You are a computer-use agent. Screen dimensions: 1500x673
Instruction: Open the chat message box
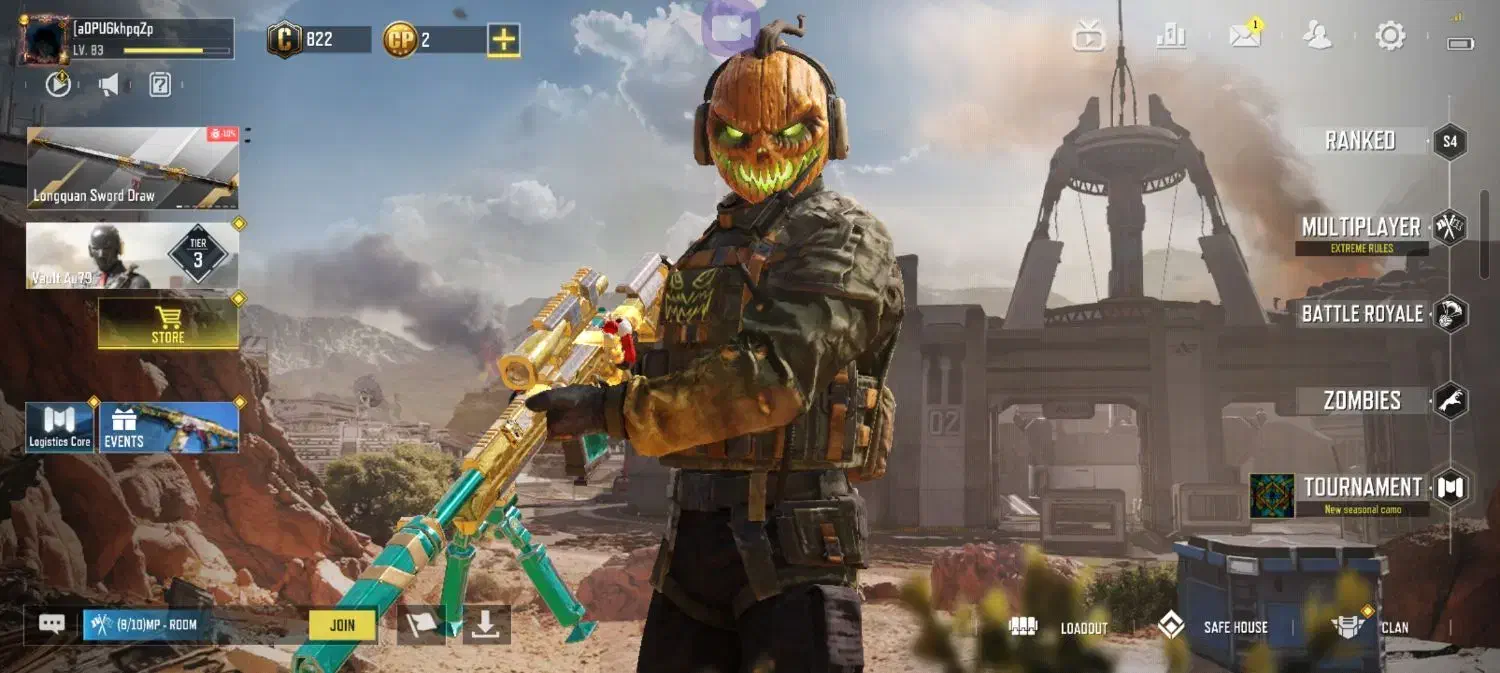tap(52, 624)
